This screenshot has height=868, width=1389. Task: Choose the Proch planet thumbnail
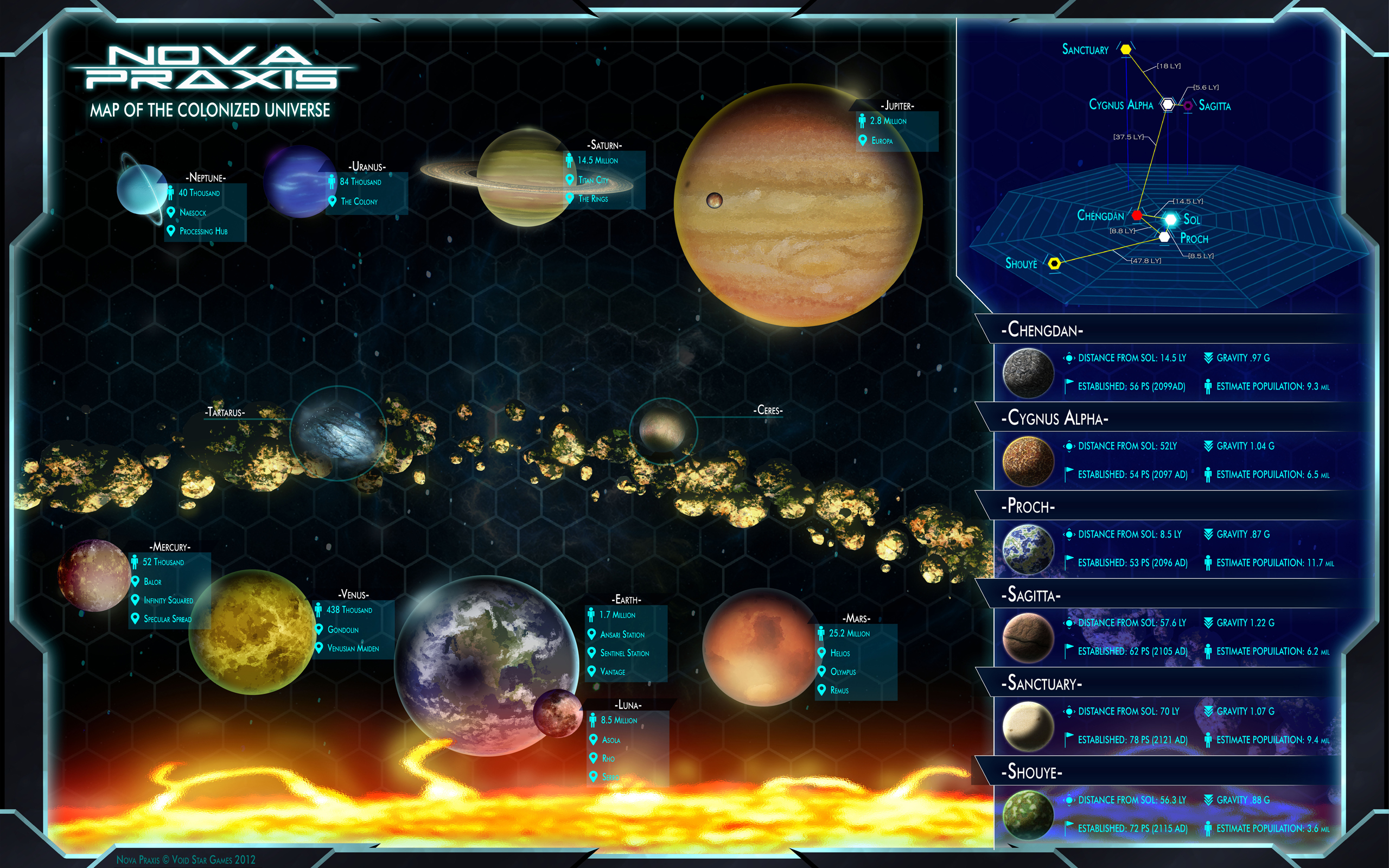click(1028, 550)
